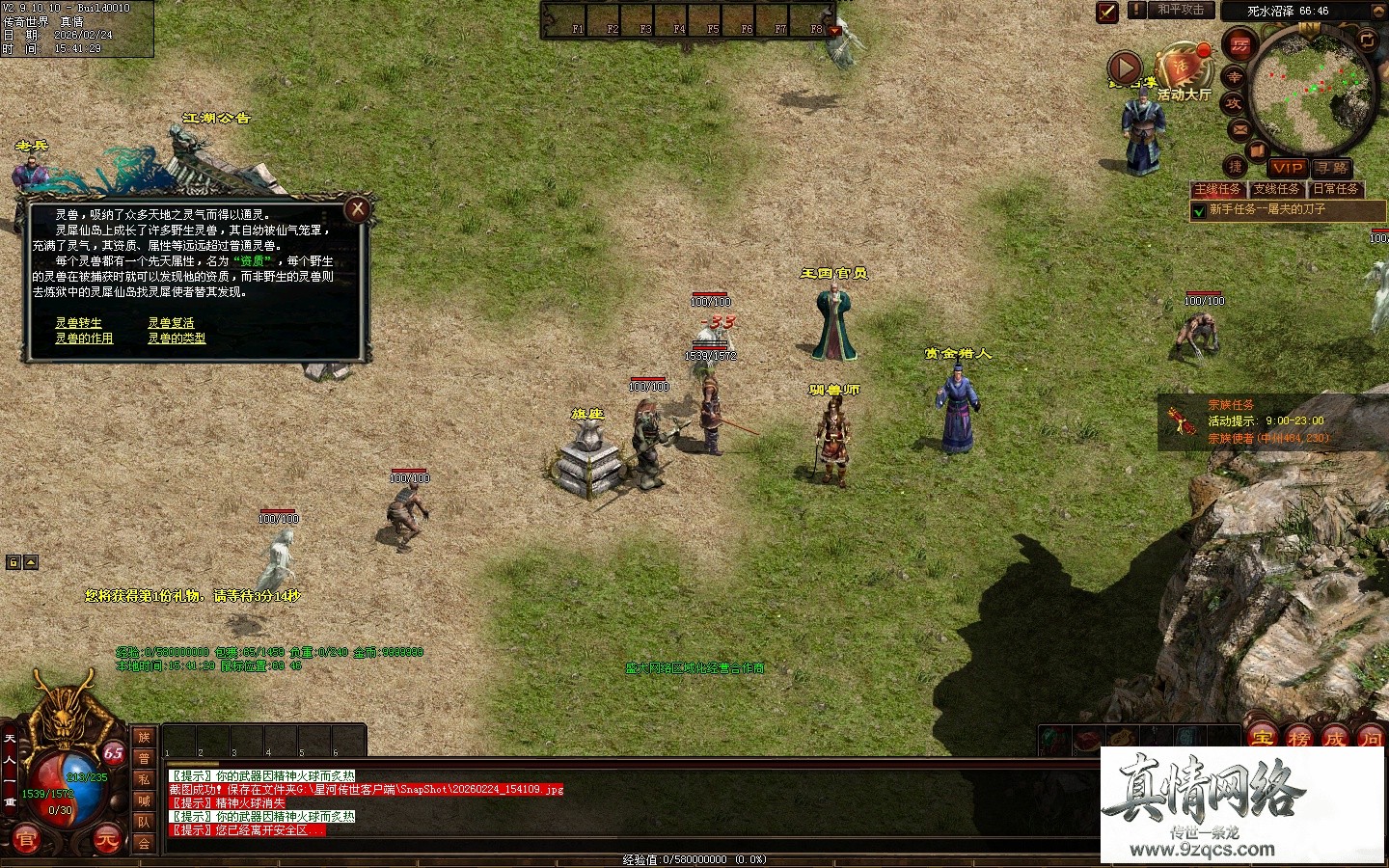Image resolution: width=1389 pixels, height=868 pixels.
Task: Open the 灵兽转生 dialogue link
Action: [x=78, y=323]
